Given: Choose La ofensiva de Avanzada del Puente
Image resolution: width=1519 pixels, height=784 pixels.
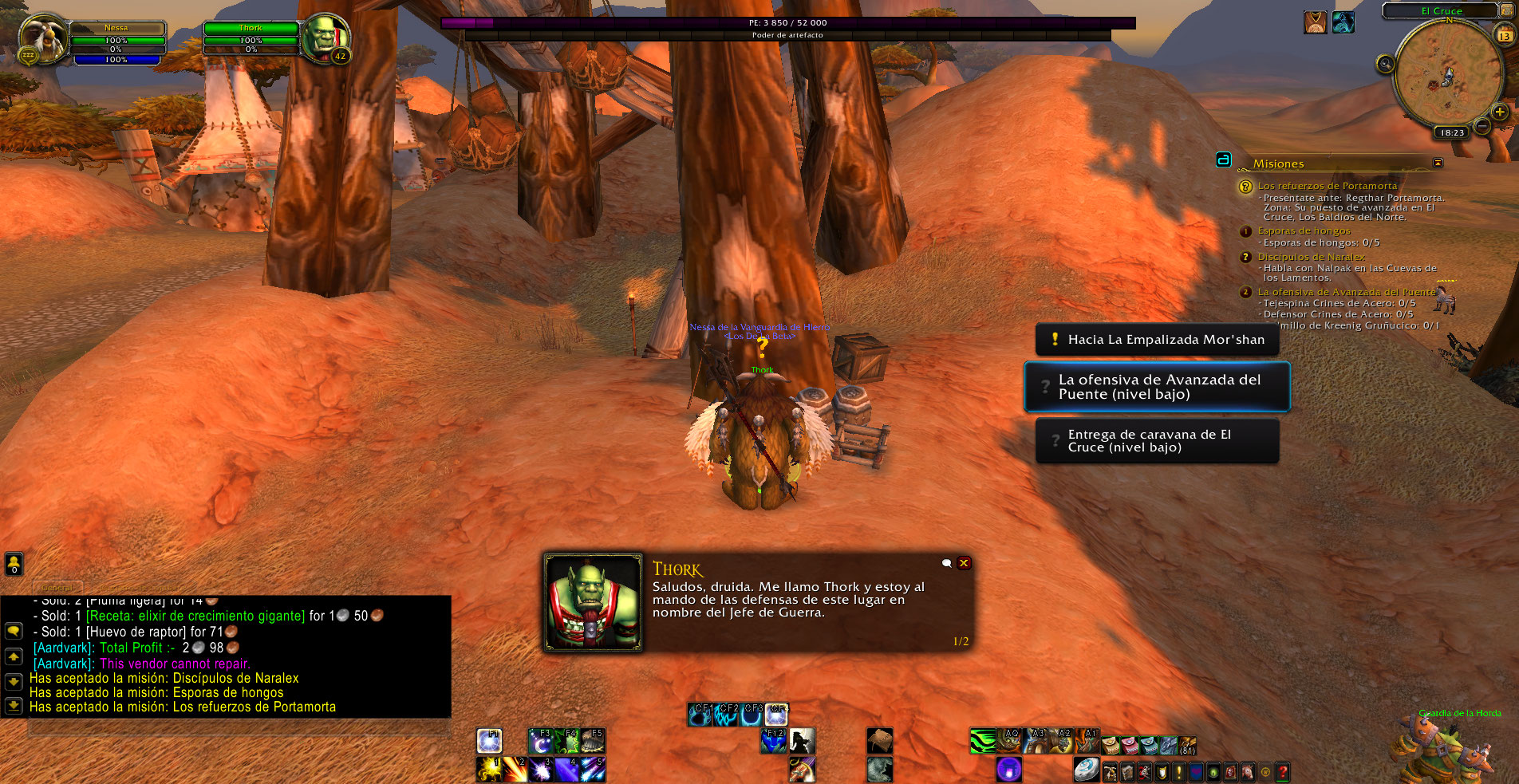Looking at the screenshot, I should click(x=1157, y=387).
